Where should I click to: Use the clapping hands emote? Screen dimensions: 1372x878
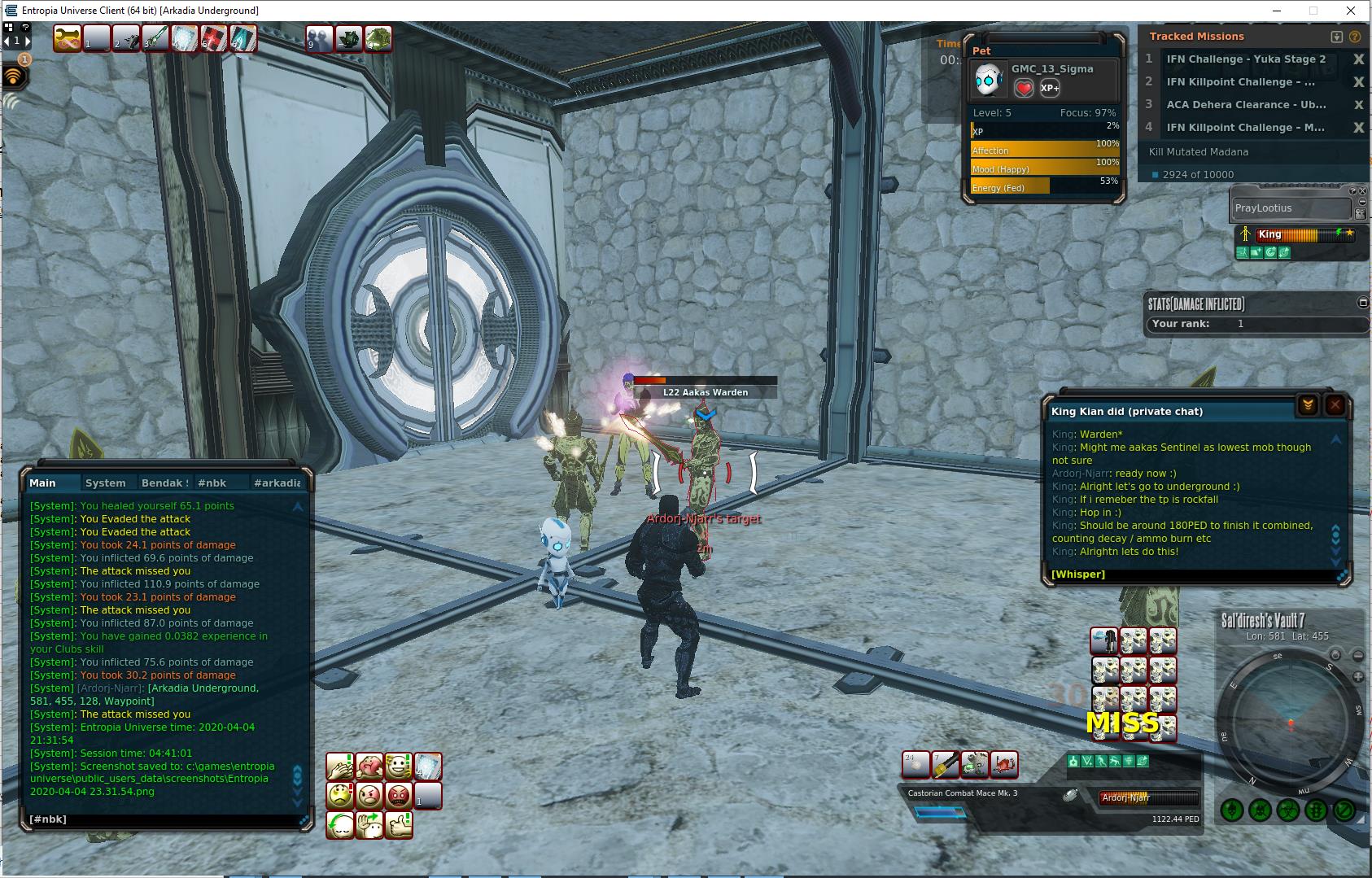(340, 767)
